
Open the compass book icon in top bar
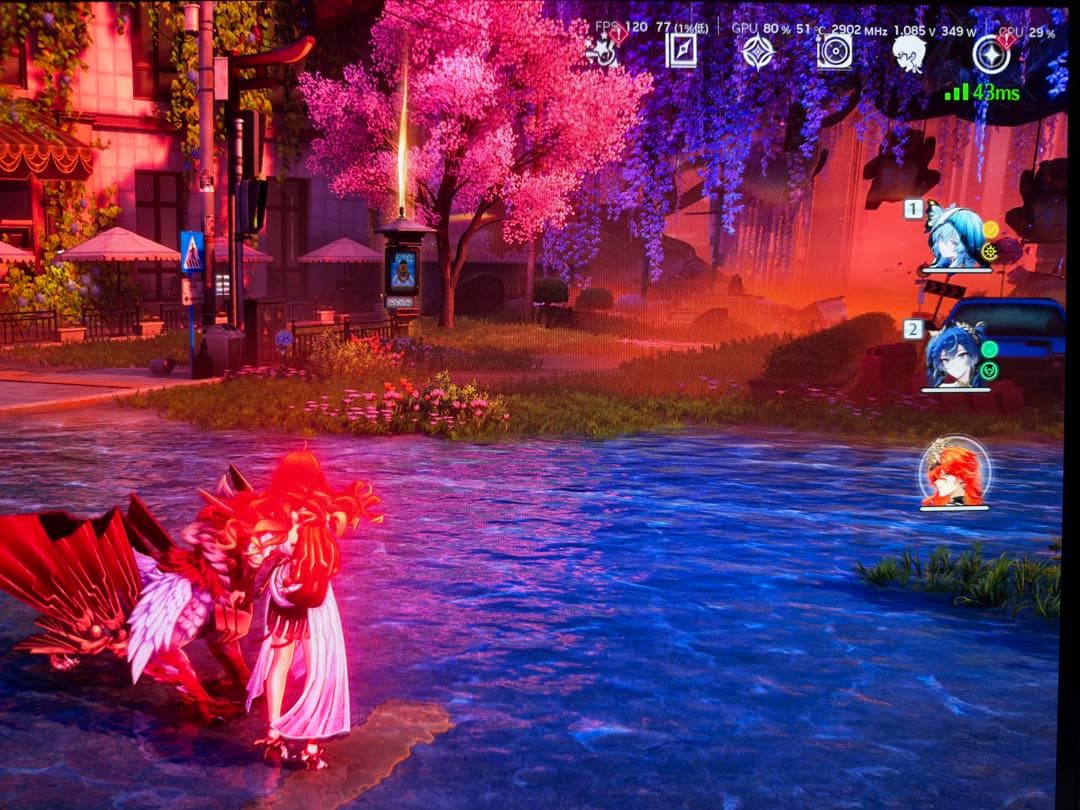[681, 51]
